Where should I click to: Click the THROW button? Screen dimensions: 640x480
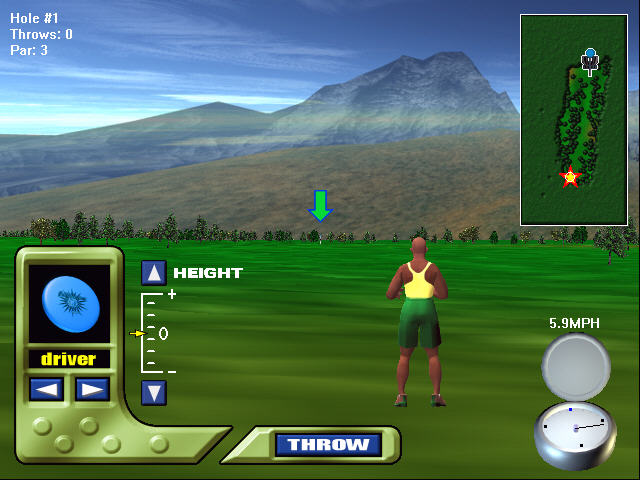coord(328,445)
